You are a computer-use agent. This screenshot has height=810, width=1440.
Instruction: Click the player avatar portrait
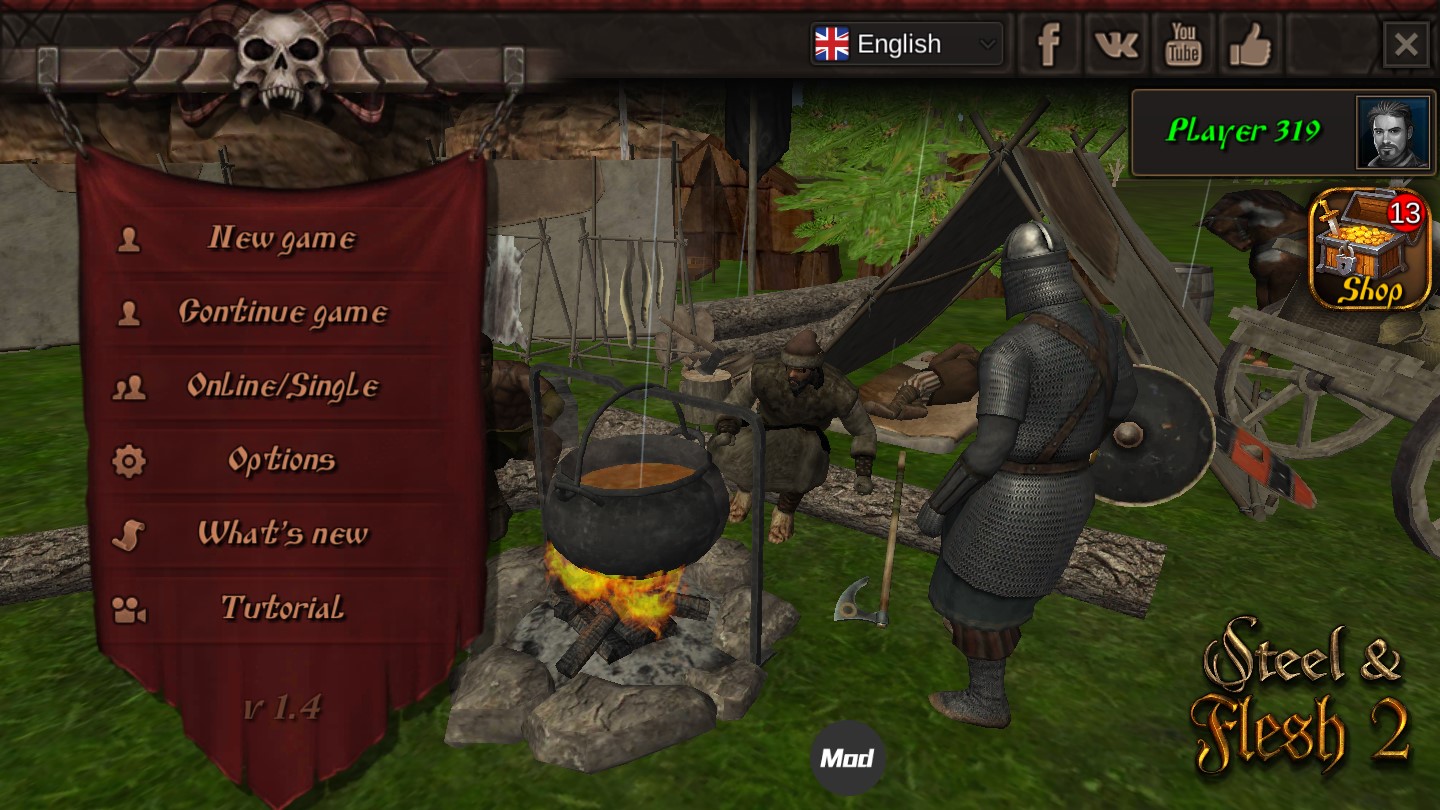[x=1393, y=132]
